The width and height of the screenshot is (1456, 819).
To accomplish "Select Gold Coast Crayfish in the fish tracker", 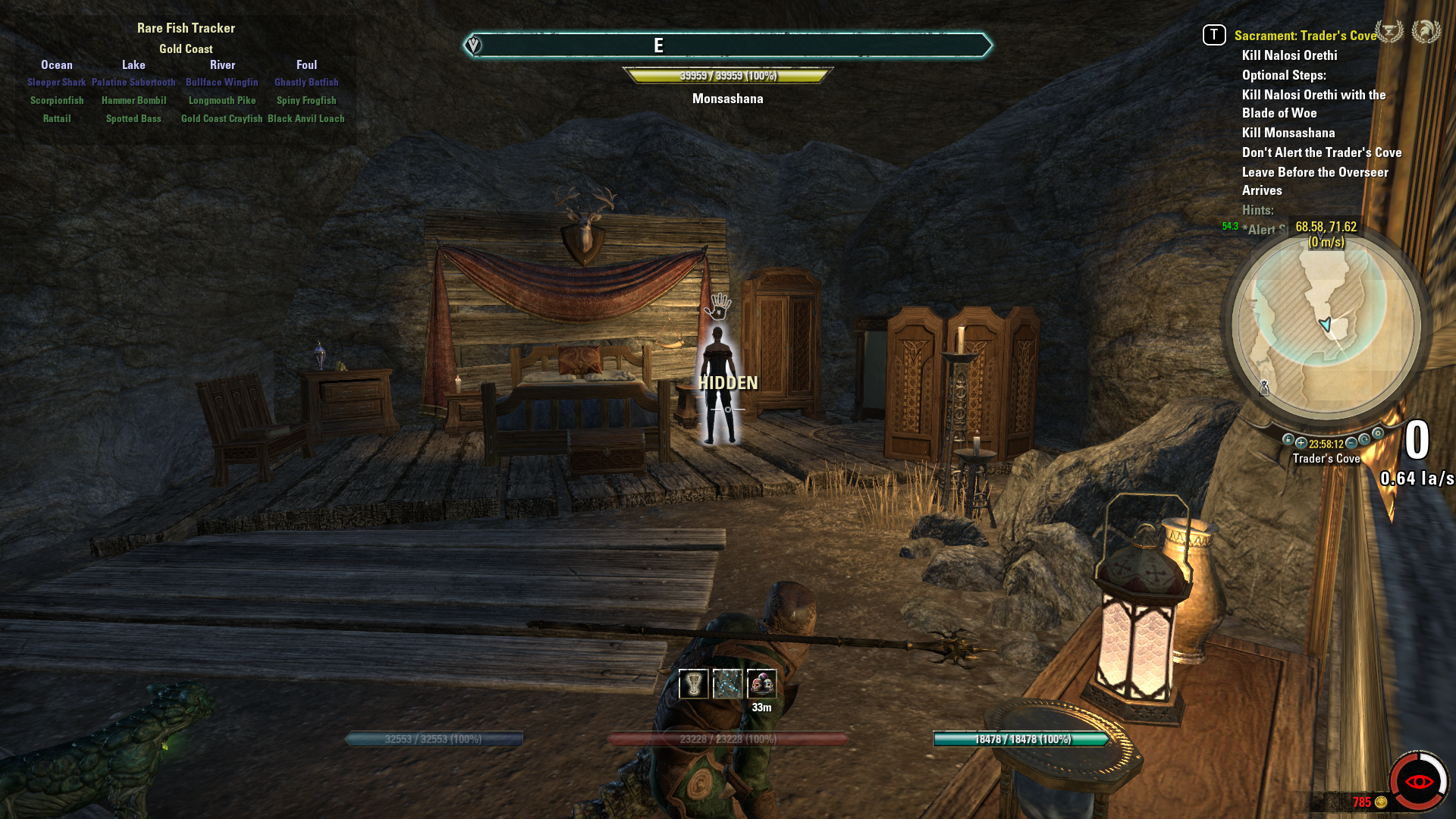I will (221, 119).
